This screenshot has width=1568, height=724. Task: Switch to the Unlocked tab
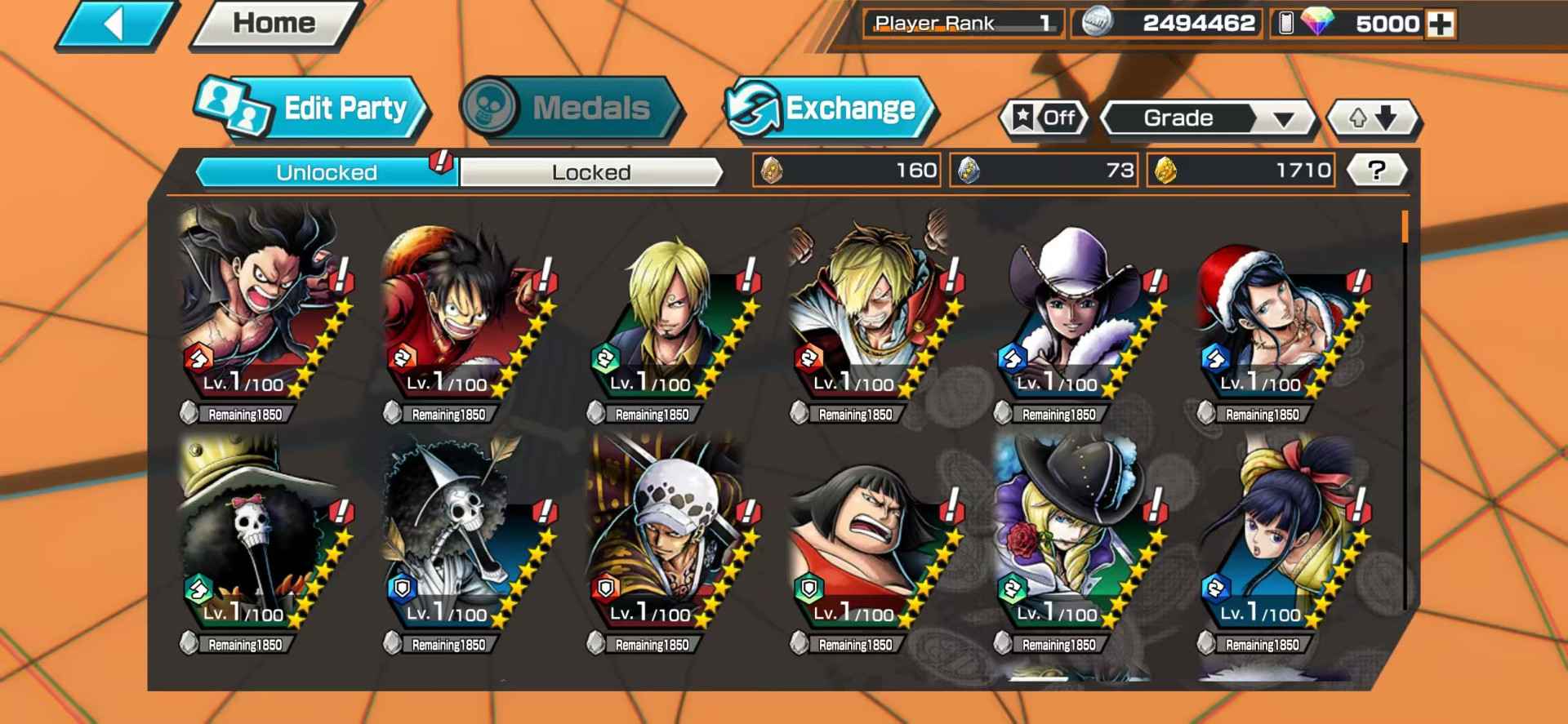click(327, 172)
